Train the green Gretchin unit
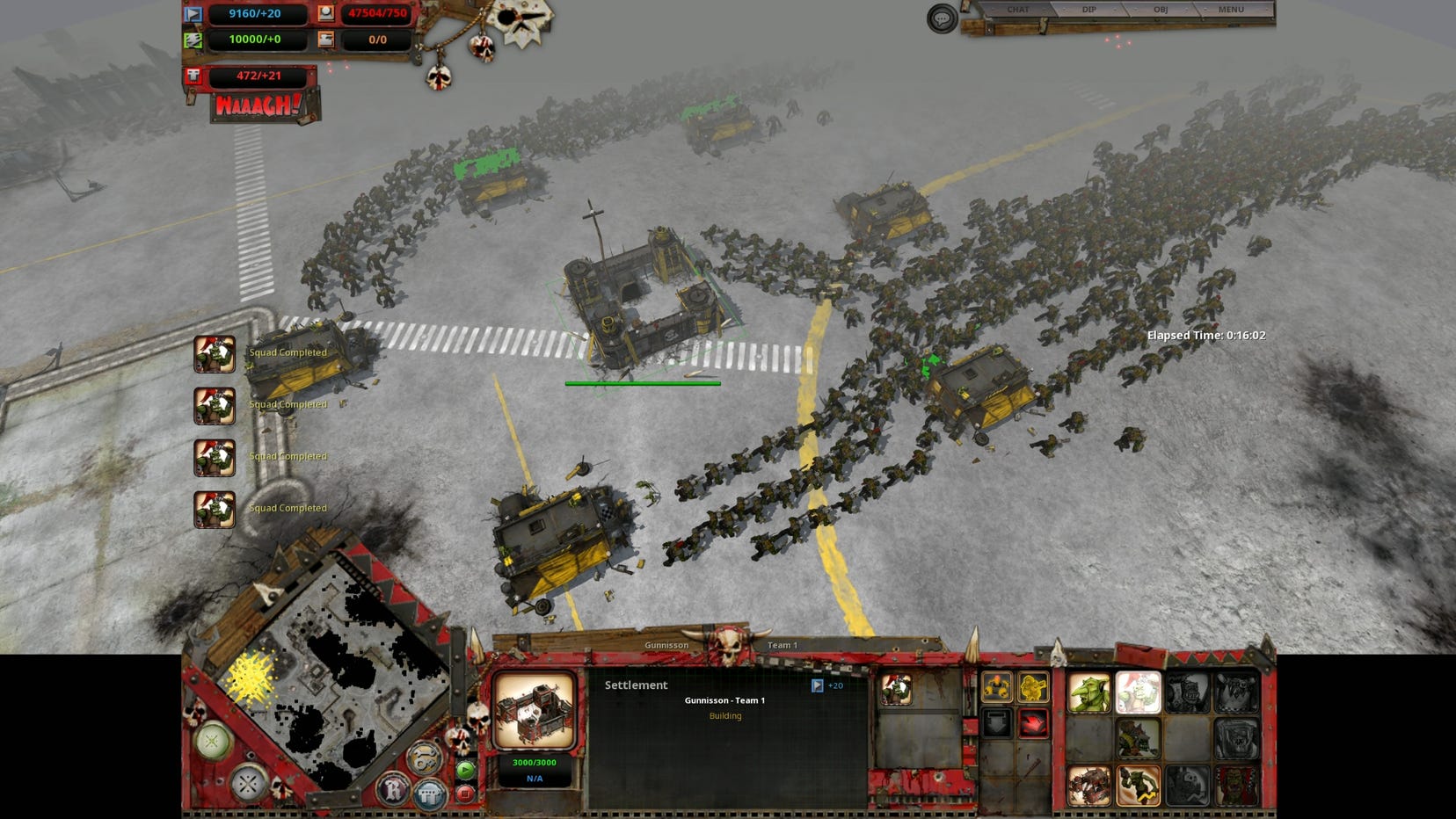Image resolution: width=1456 pixels, height=819 pixels. [1088, 693]
